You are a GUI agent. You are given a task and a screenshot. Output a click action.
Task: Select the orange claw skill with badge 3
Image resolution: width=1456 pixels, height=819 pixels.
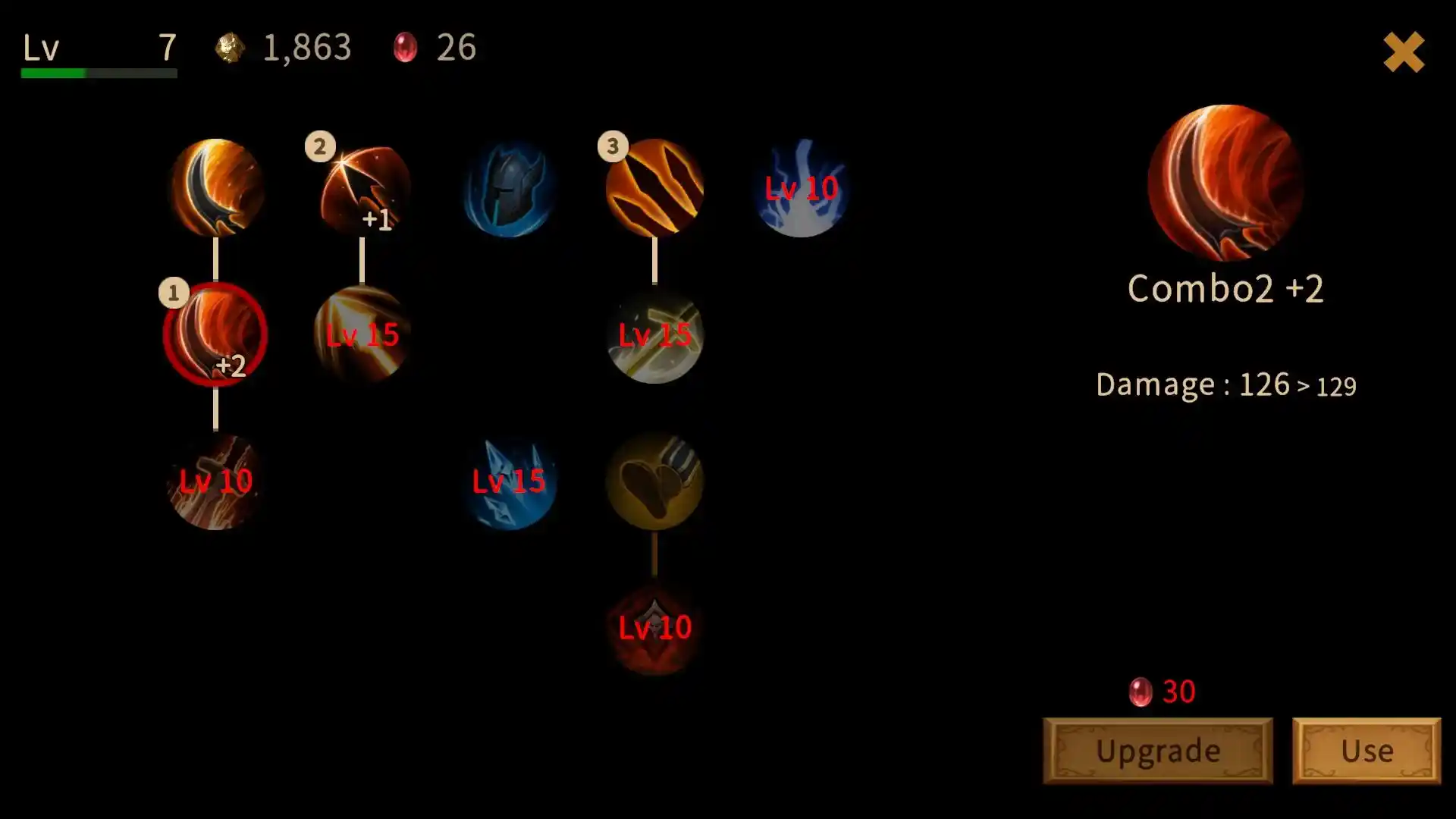654,187
